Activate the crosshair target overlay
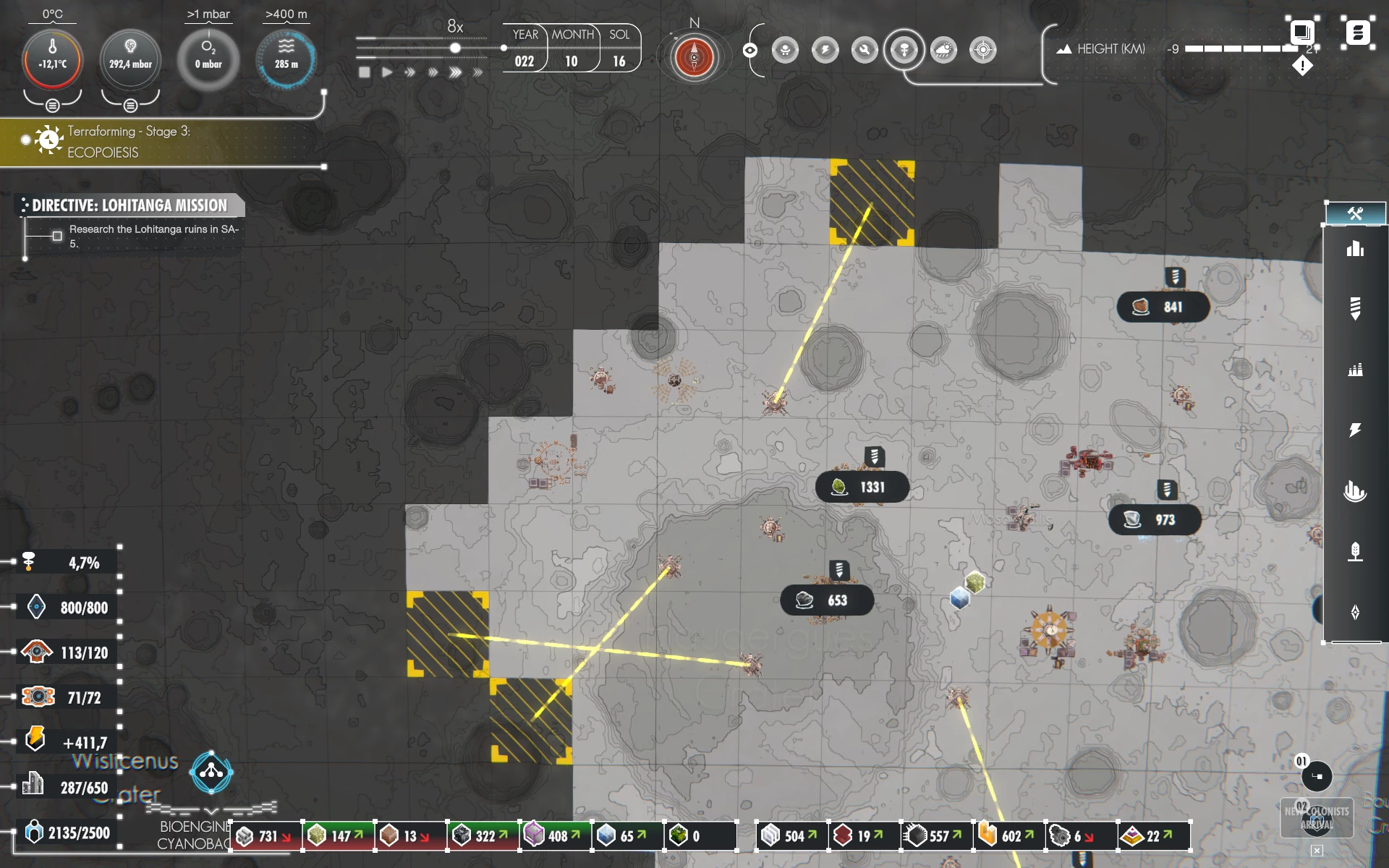 (x=982, y=50)
